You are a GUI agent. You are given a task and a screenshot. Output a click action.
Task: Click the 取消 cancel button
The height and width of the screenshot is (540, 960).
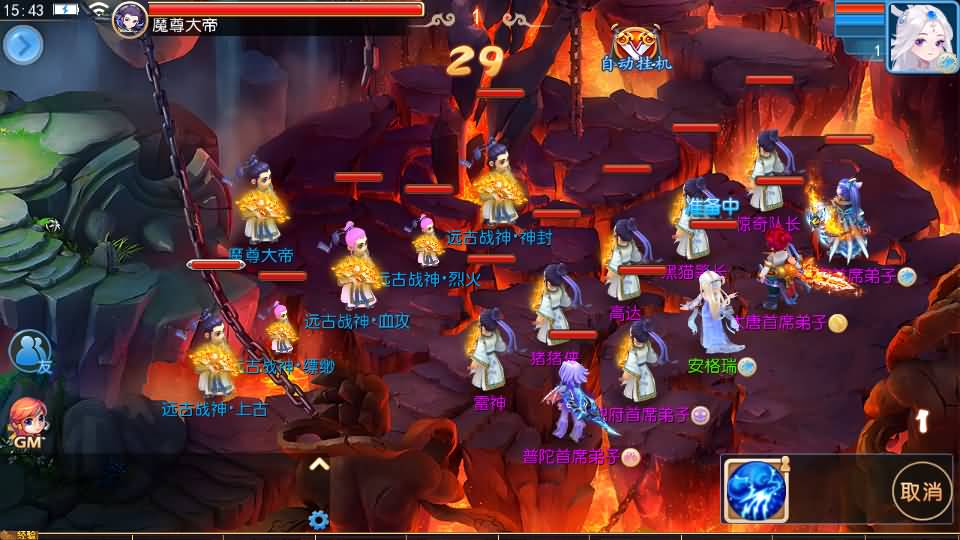921,490
